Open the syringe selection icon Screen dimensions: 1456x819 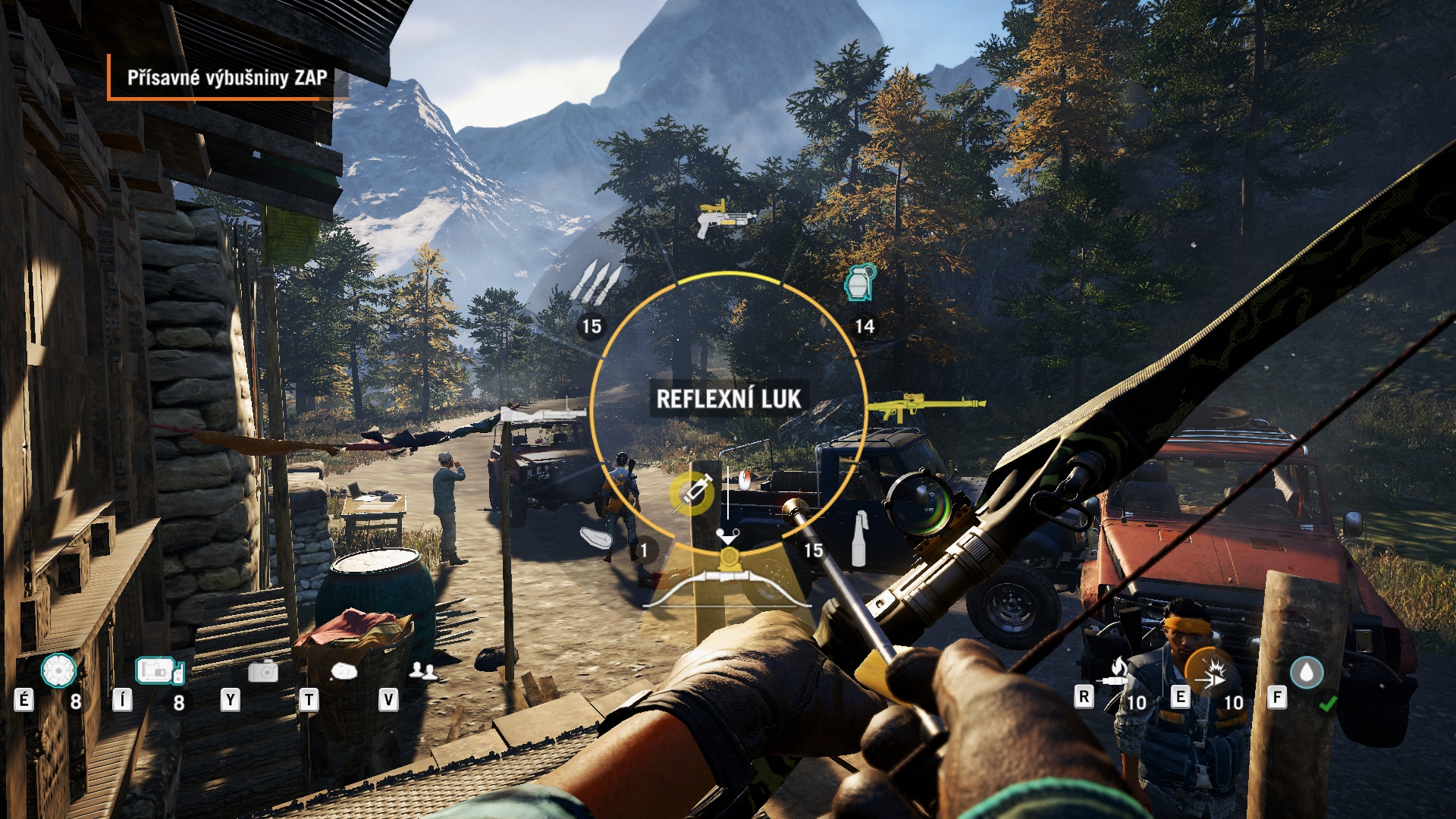tap(692, 493)
